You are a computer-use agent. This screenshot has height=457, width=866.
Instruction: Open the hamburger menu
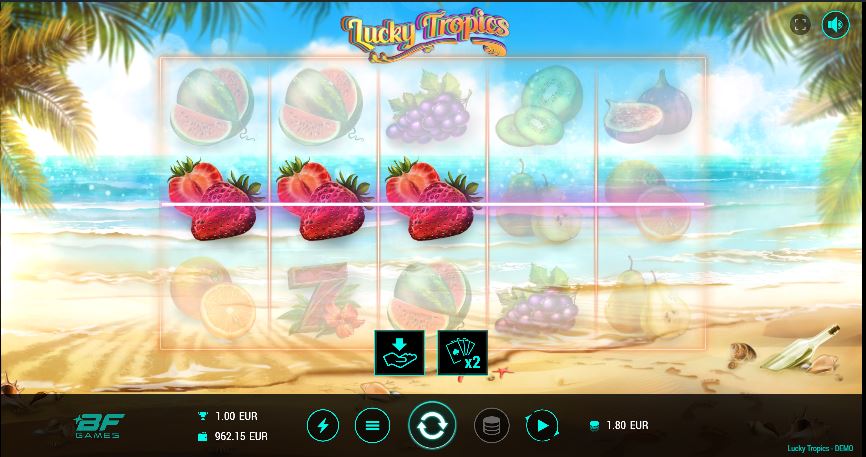pyautogui.click(x=372, y=426)
